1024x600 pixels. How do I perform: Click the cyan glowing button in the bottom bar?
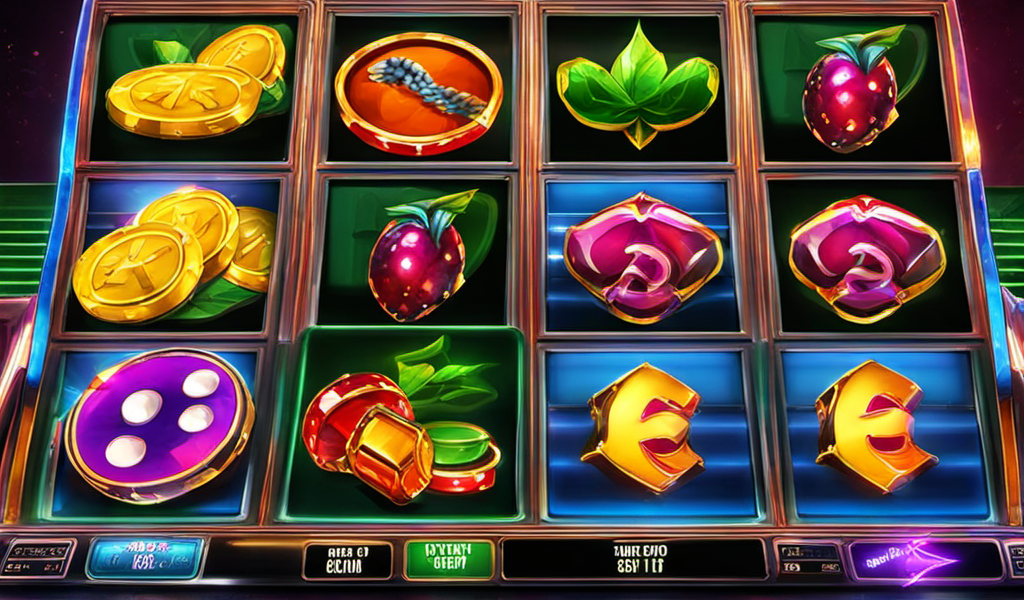tap(145, 558)
